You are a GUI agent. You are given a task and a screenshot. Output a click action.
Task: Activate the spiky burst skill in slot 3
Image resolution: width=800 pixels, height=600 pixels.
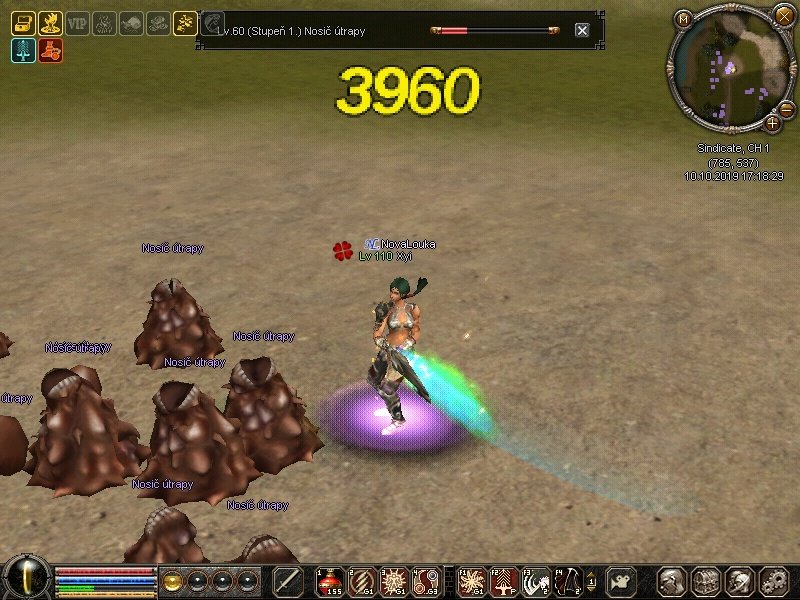point(394,581)
